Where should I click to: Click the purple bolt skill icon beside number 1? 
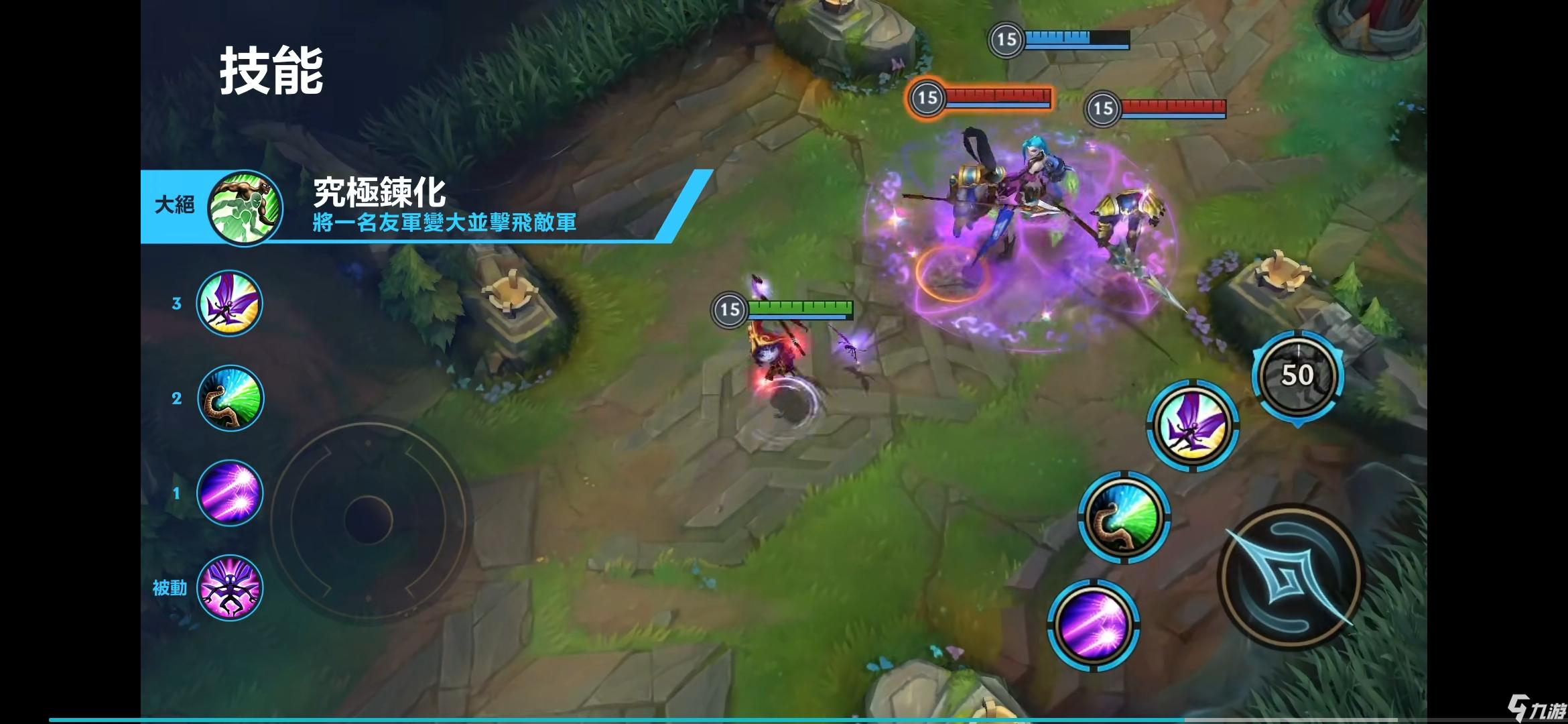230,493
